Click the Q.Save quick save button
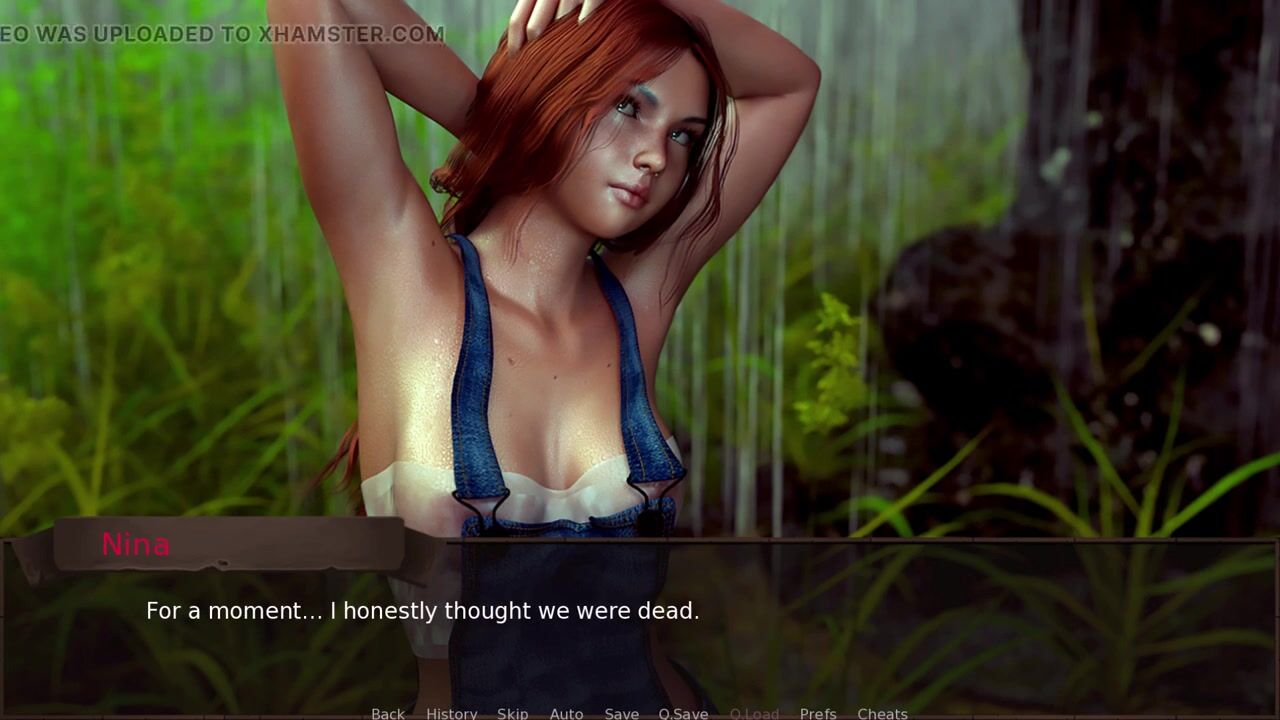The image size is (1280, 720). pos(683,713)
